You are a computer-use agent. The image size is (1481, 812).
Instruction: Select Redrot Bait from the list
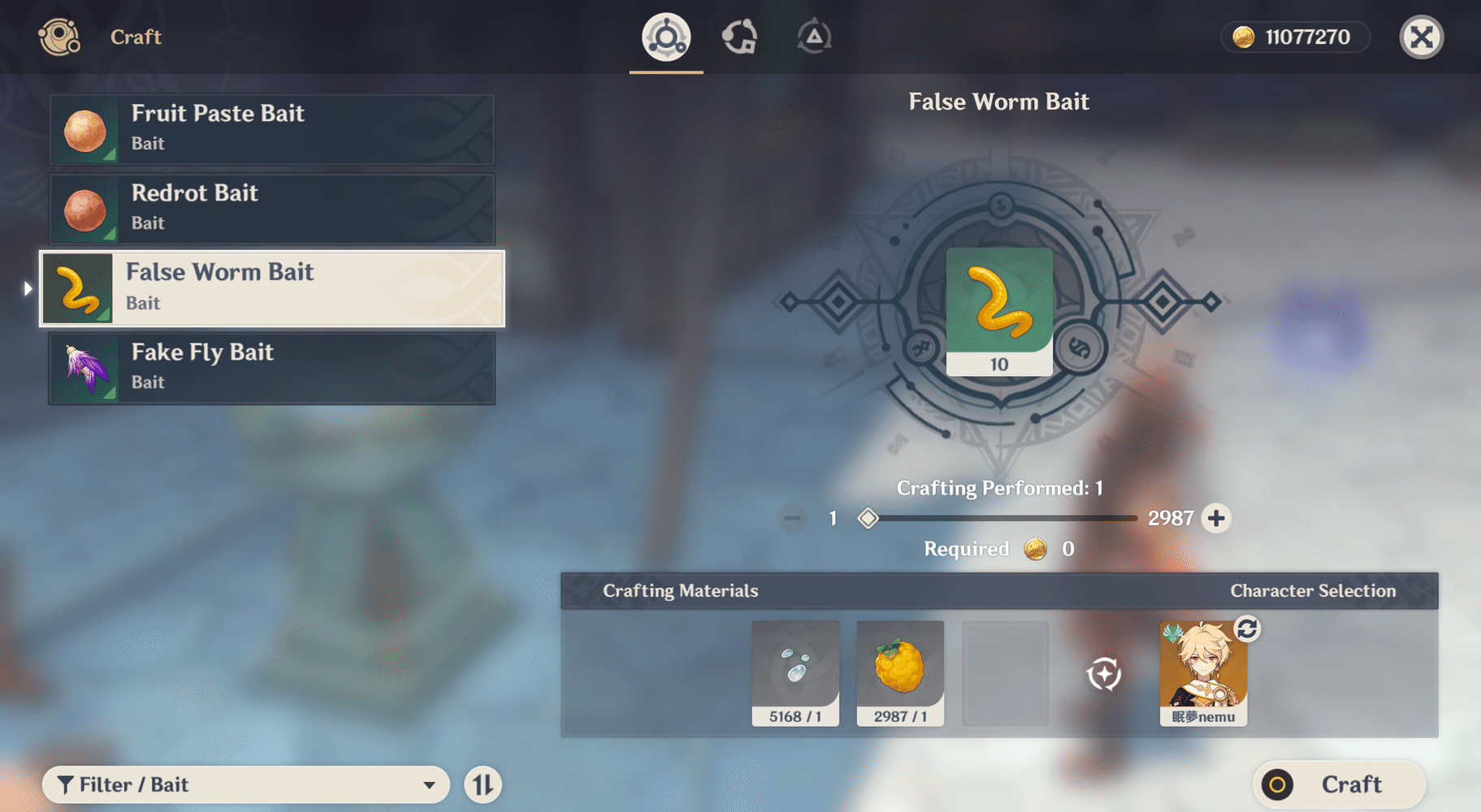pyautogui.click(x=272, y=208)
